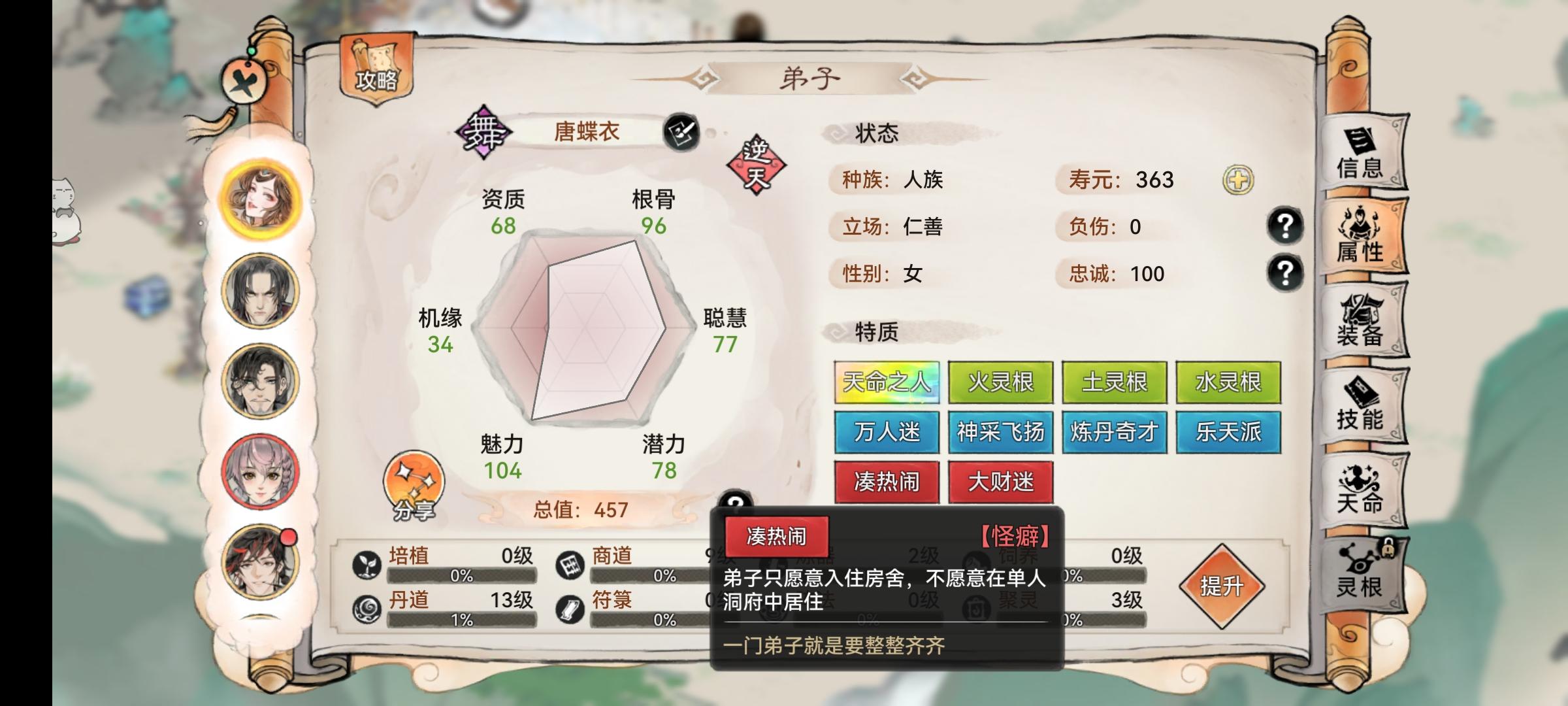Image resolution: width=1568 pixels, height=706 pixels.
Task: Select the 天命之人 trait tag
Action: (x=886, y=383)
